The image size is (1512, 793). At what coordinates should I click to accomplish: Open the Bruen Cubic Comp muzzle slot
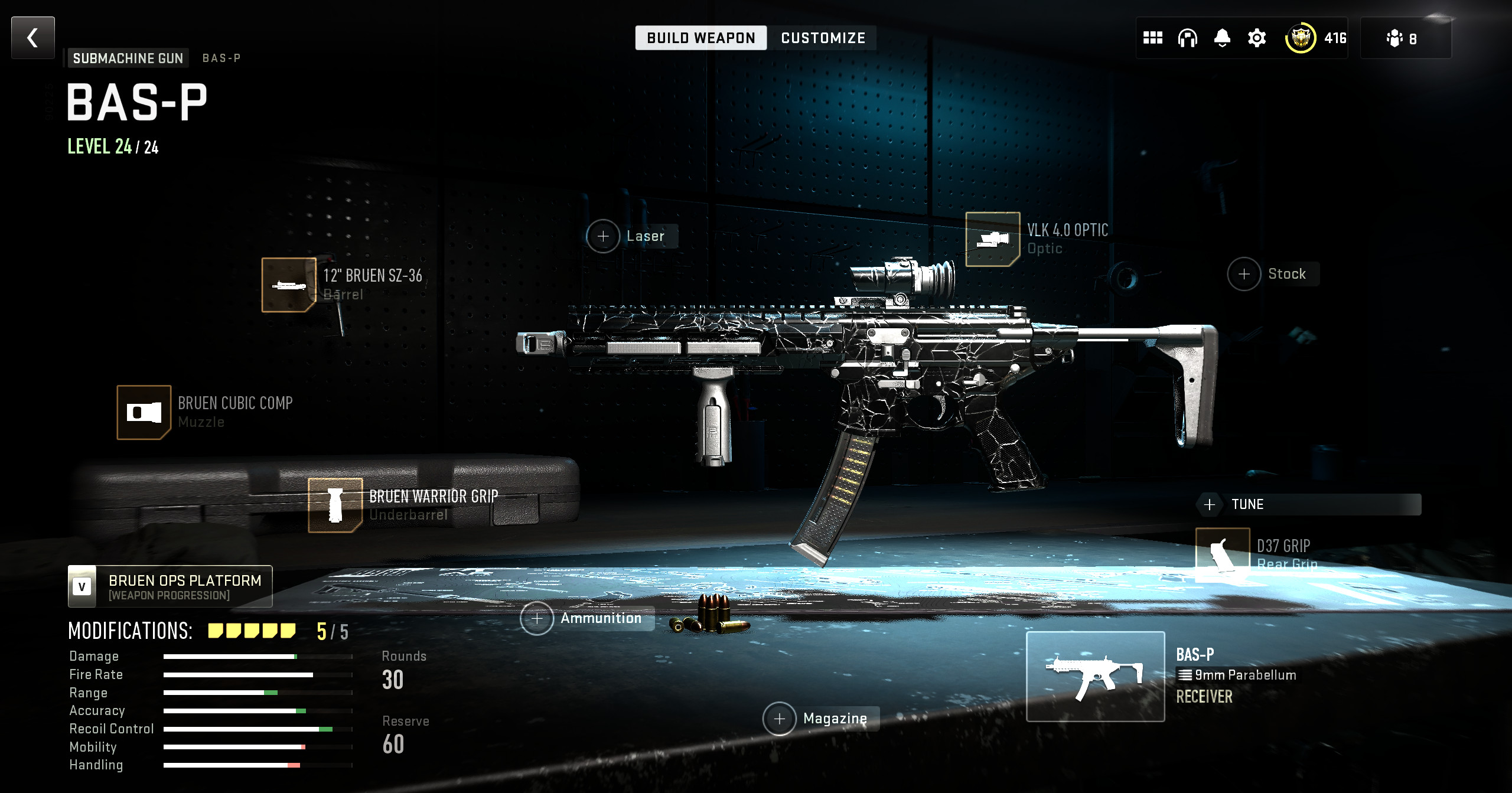[x=144, y=412]
